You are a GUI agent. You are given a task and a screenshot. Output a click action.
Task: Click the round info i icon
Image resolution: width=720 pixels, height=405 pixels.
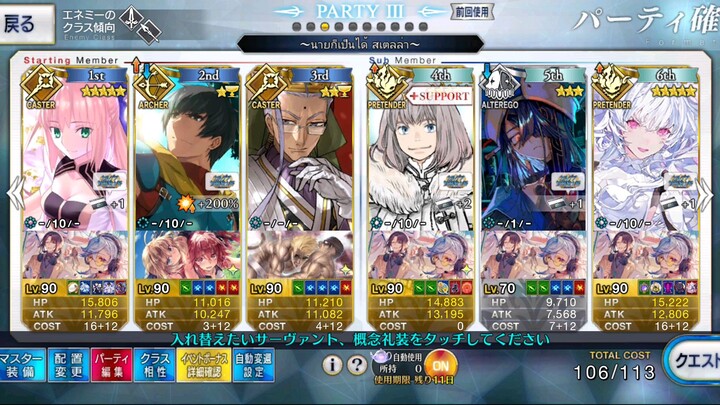click(x=333, y=366)
